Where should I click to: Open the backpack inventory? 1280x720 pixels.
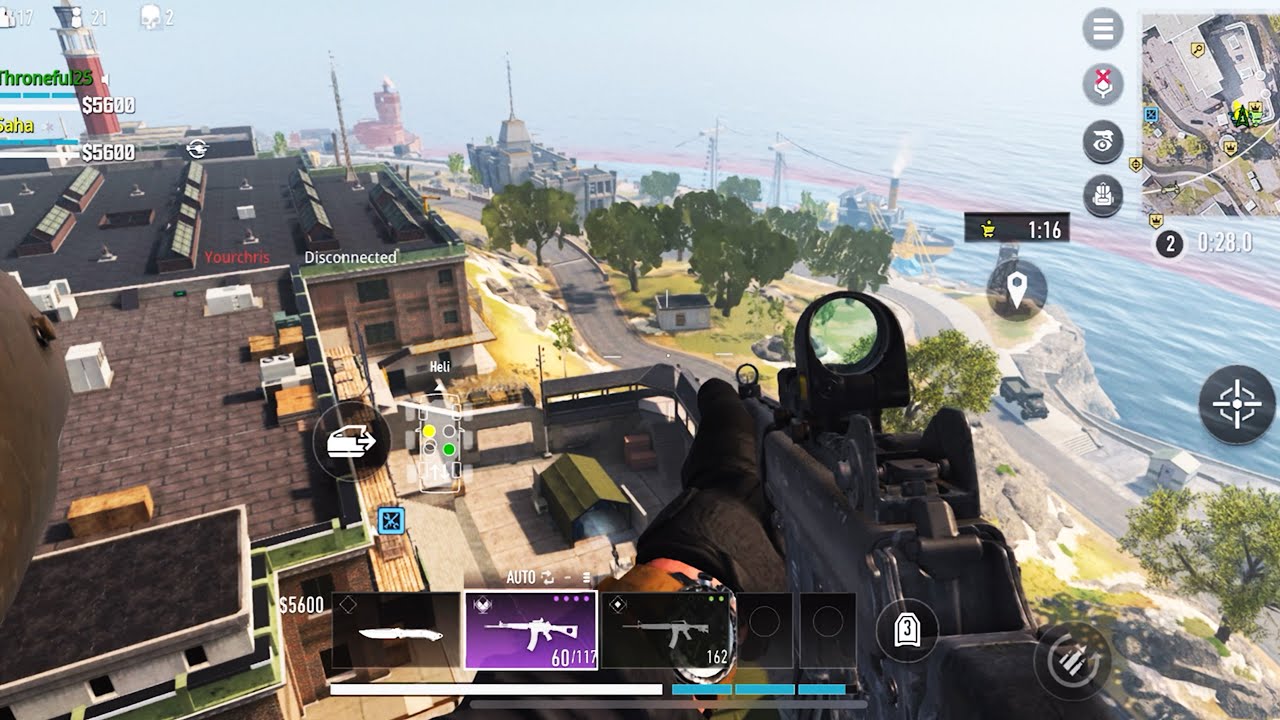(x=1102, y=196)
